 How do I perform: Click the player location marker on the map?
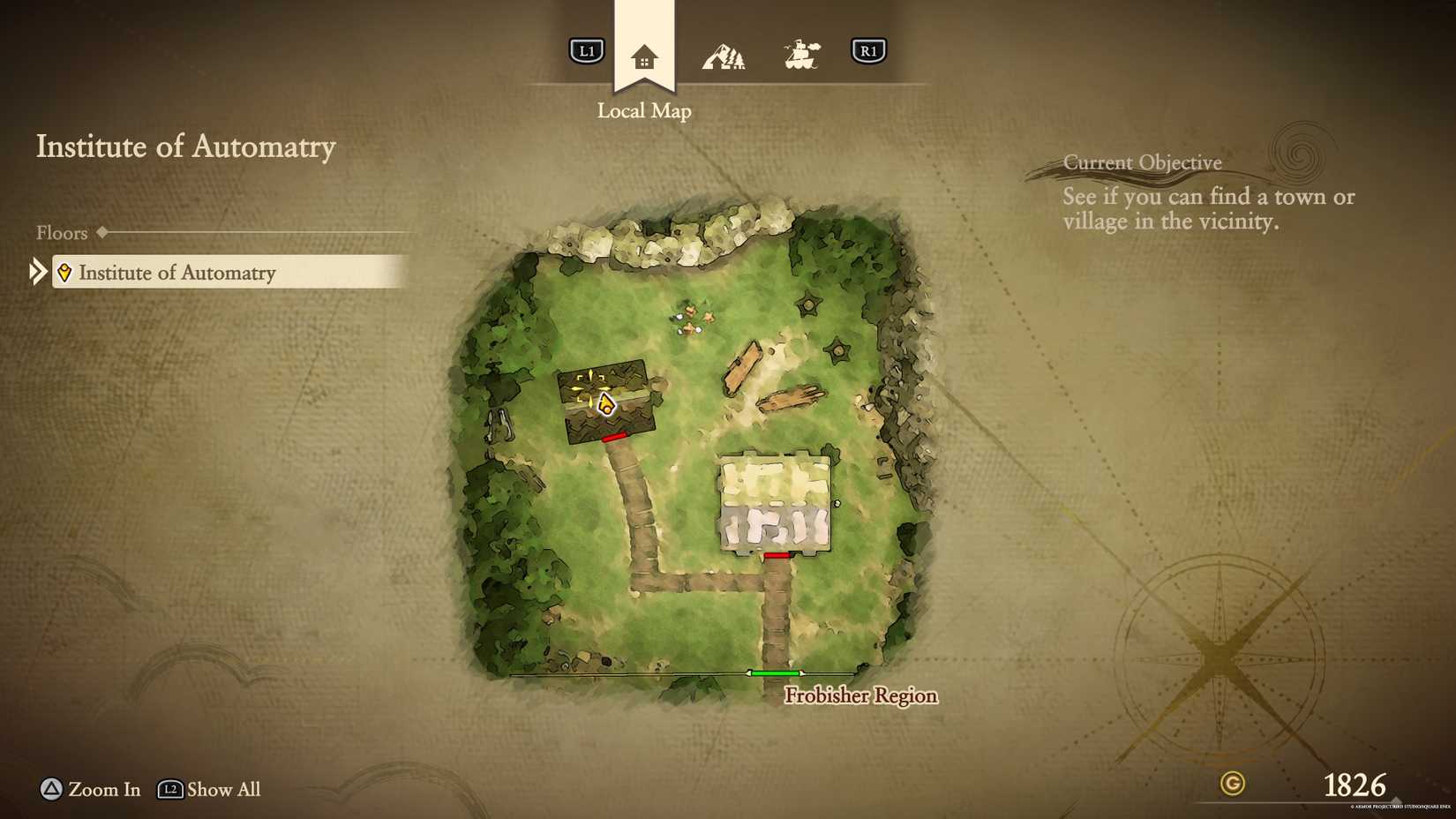coord(605,405)
